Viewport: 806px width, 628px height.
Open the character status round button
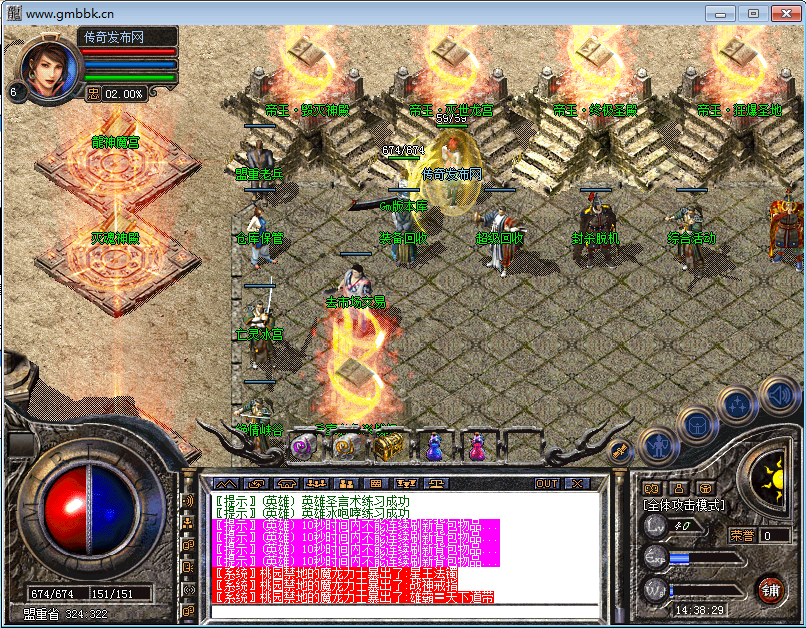[x=656, y=442]
